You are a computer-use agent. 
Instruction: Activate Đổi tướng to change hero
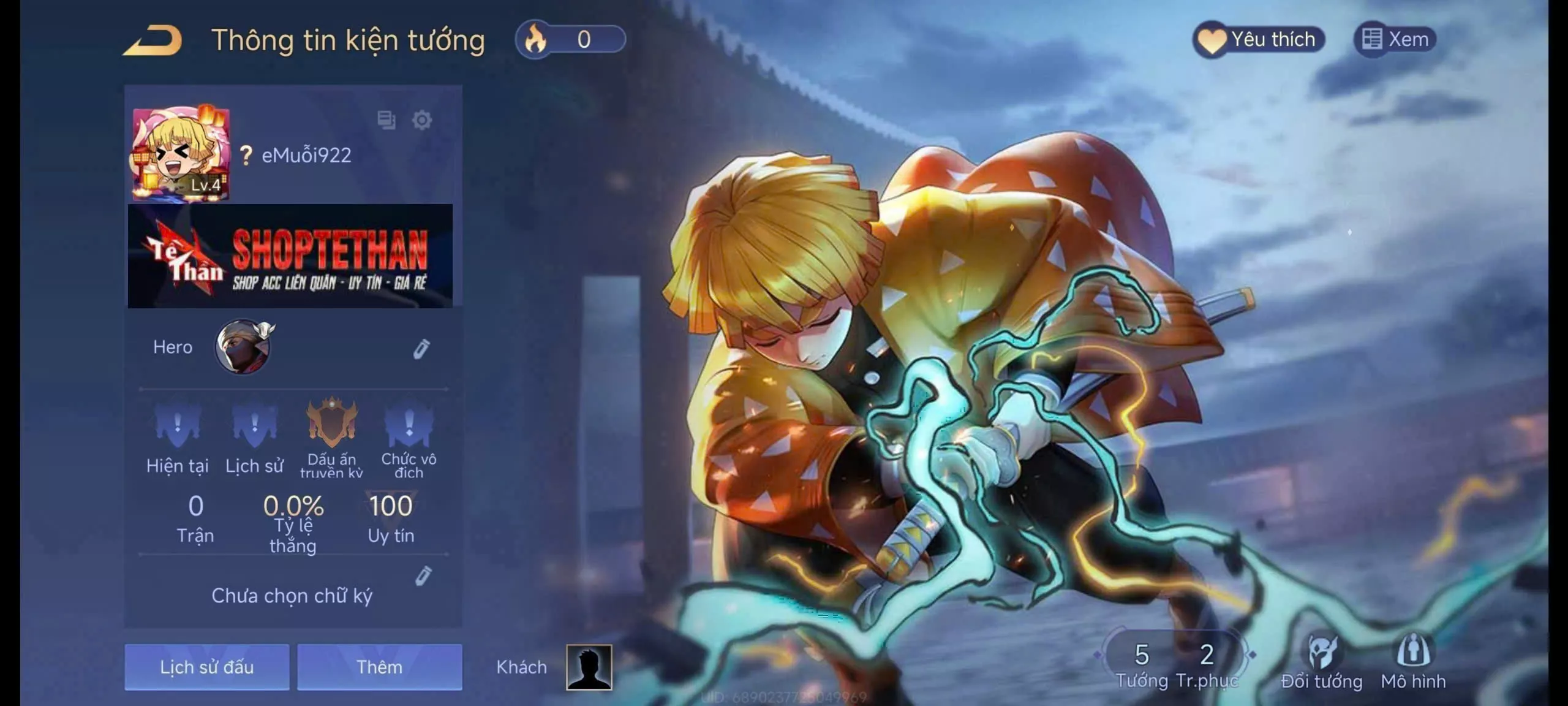pos(1321,662)
